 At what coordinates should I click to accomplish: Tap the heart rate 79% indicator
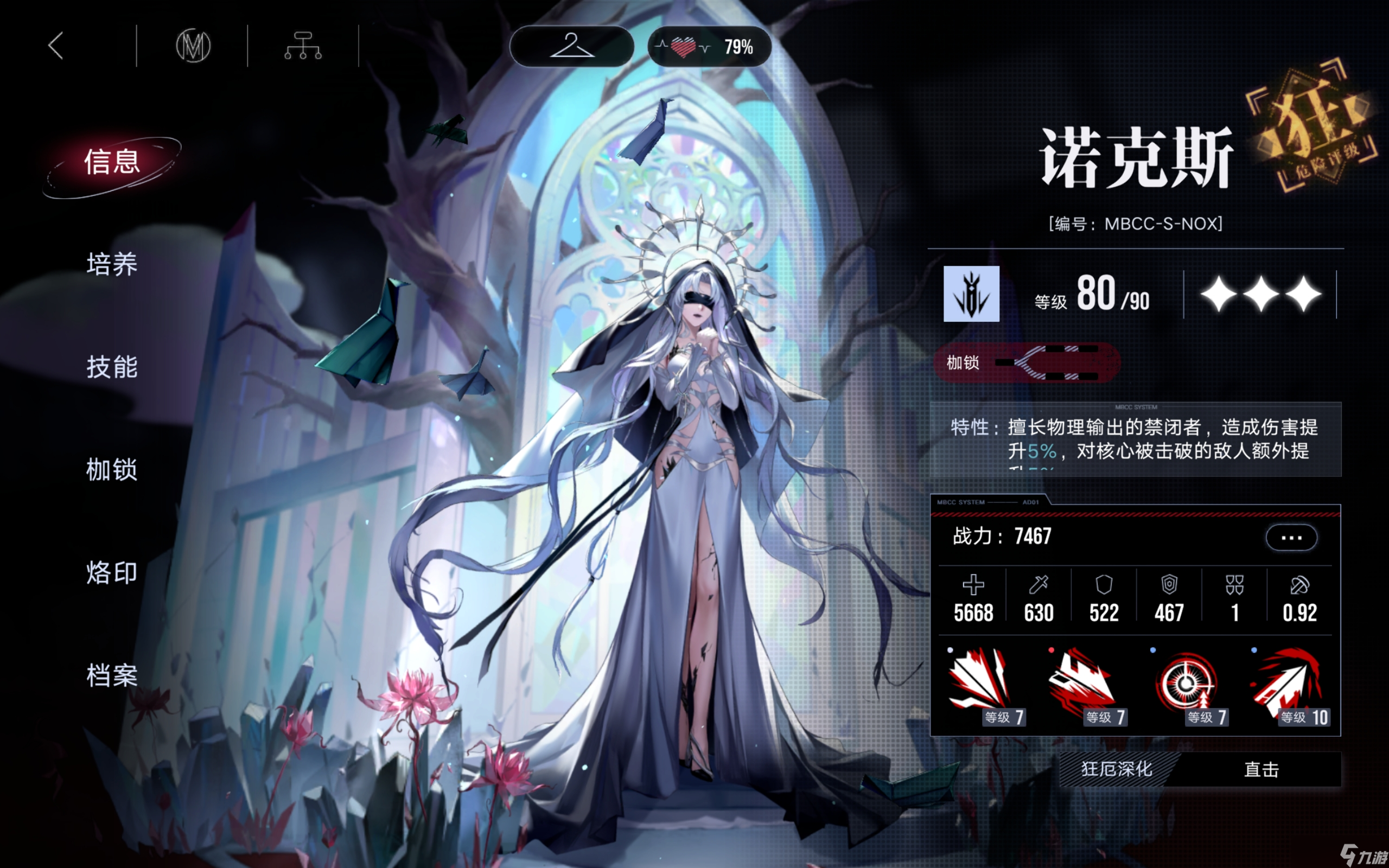click(x=710, y=47)
